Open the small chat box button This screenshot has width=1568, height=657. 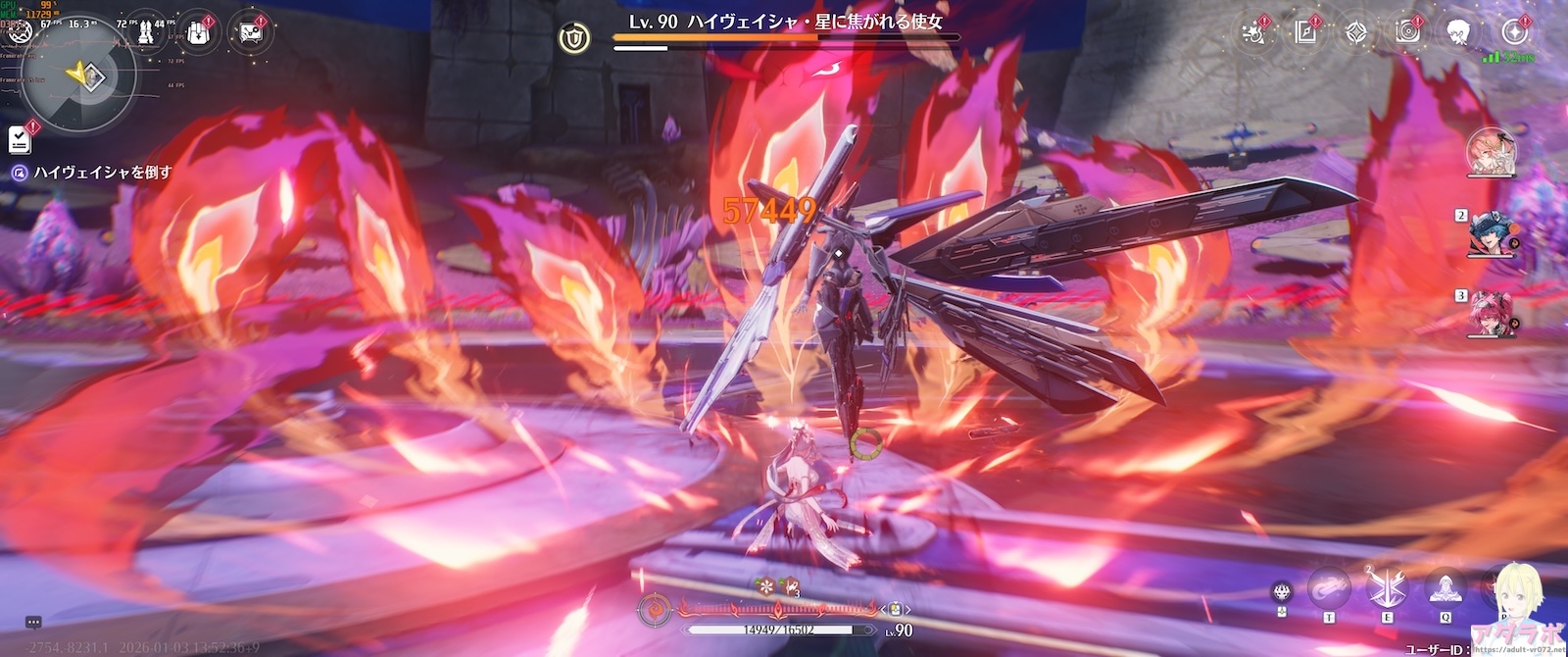[33, 622]
